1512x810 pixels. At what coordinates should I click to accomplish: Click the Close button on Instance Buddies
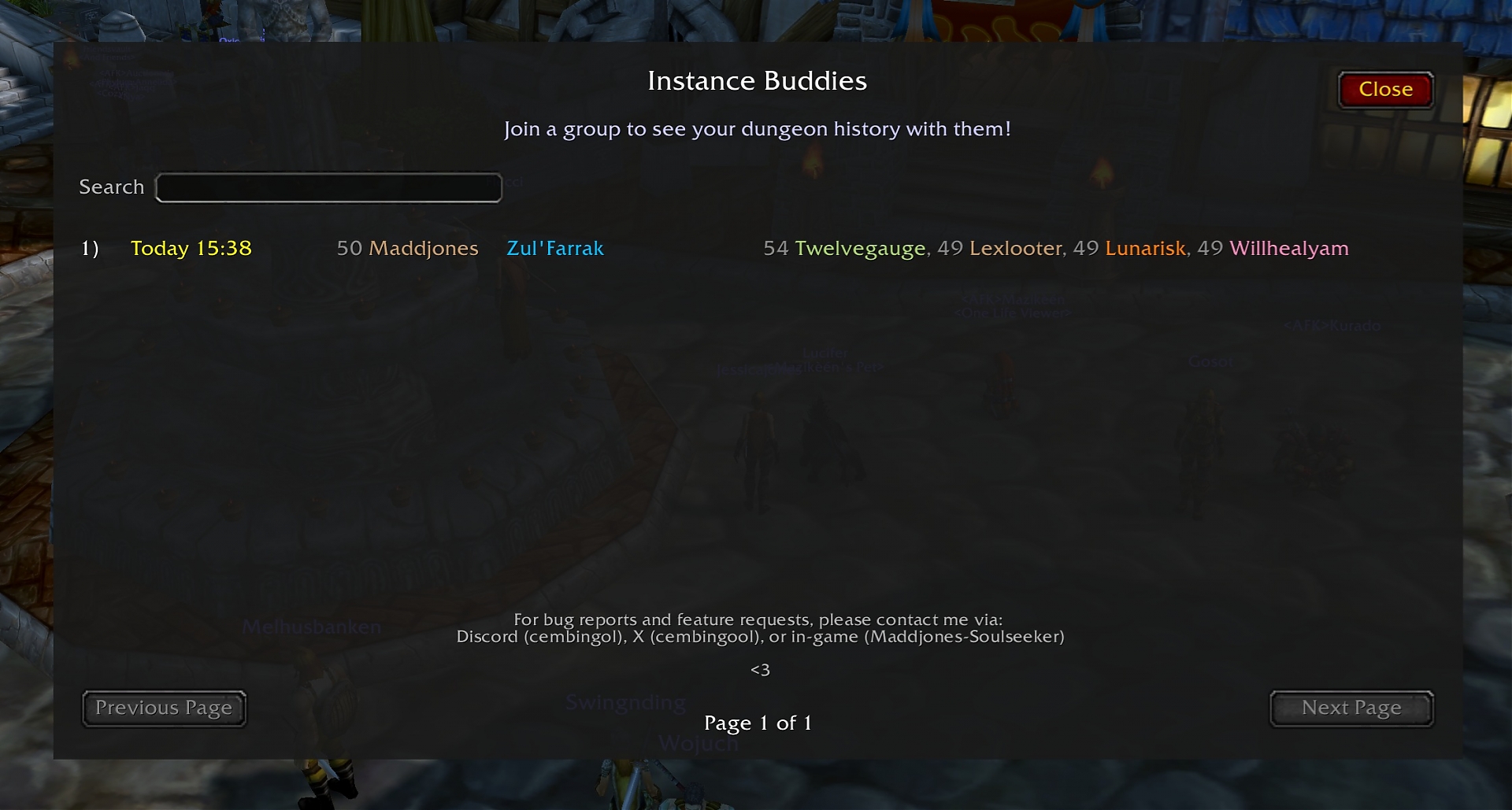point(1384,89)
